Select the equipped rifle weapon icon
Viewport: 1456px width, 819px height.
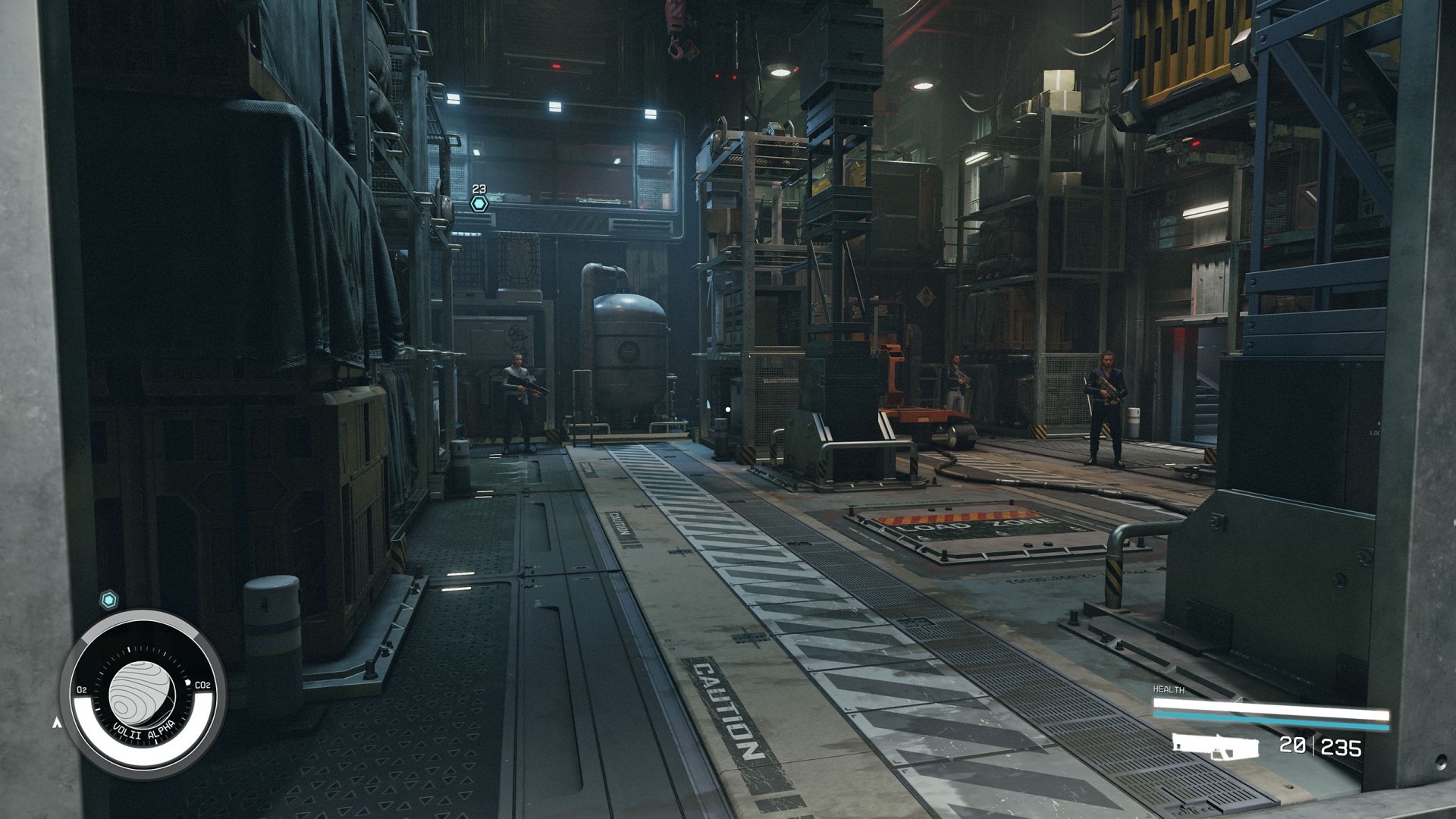[x=1215, y=746]
